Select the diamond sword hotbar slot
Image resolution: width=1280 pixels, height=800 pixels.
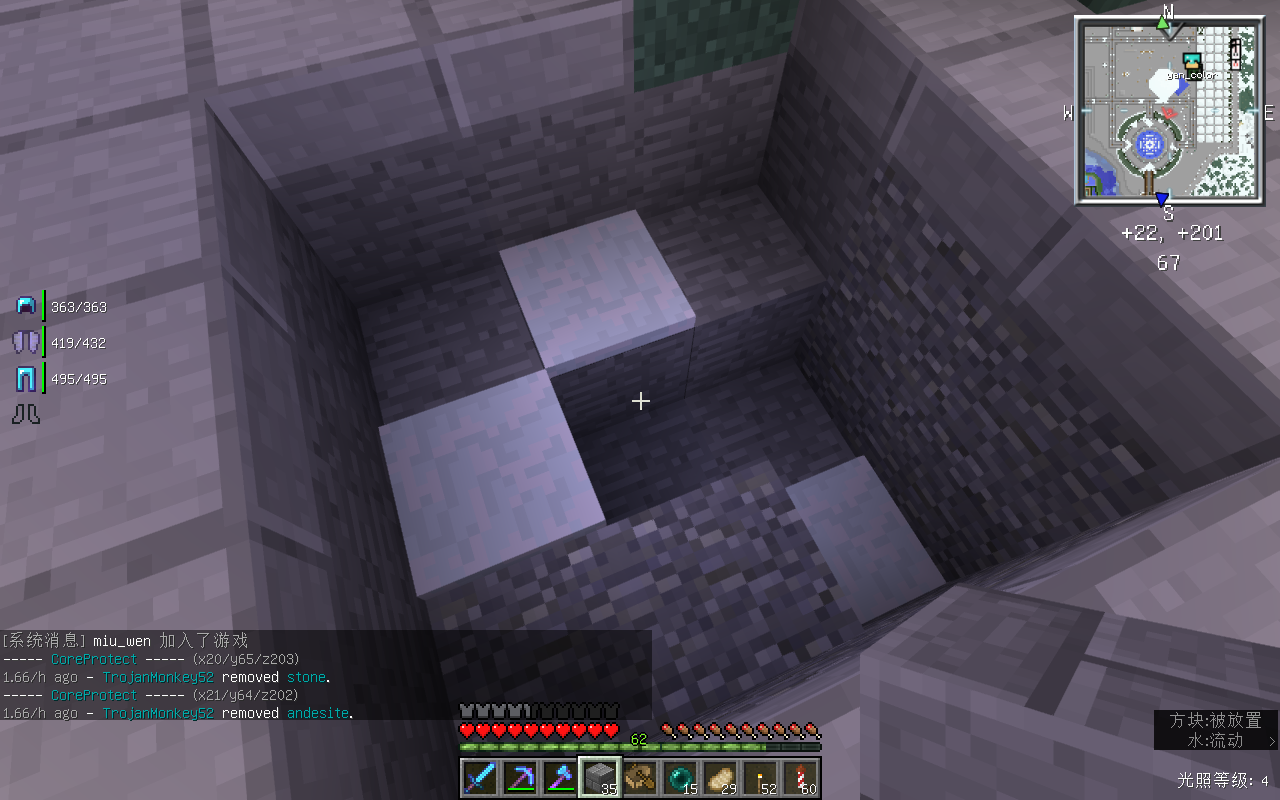480,778
